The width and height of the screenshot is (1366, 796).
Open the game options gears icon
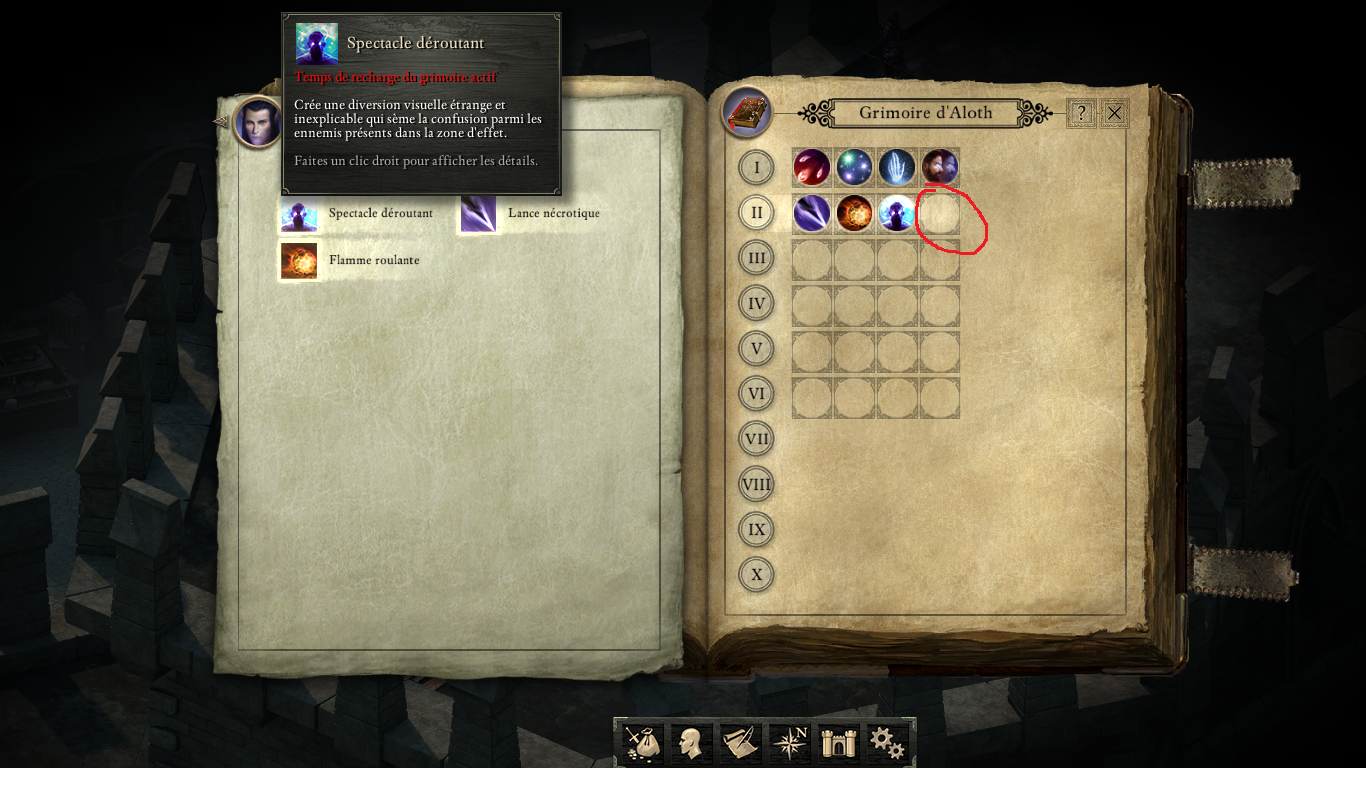(886, 742)
